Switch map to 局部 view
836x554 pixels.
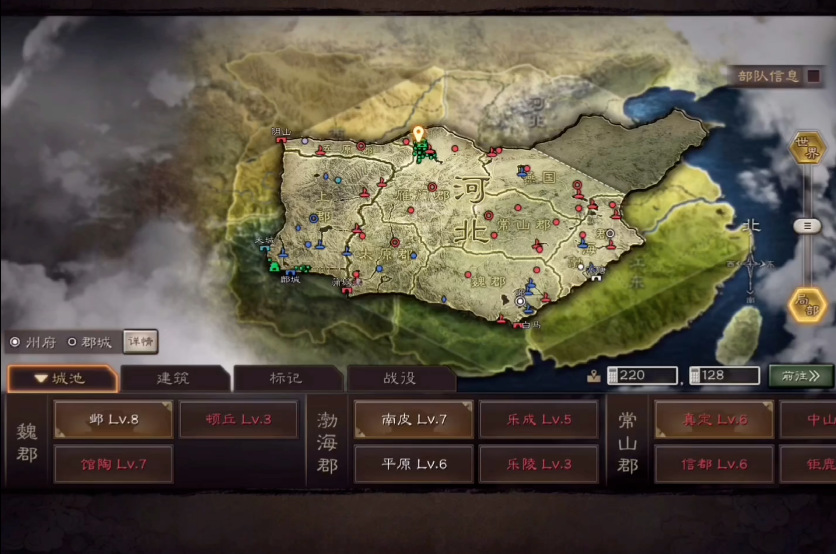click(806, 304)
